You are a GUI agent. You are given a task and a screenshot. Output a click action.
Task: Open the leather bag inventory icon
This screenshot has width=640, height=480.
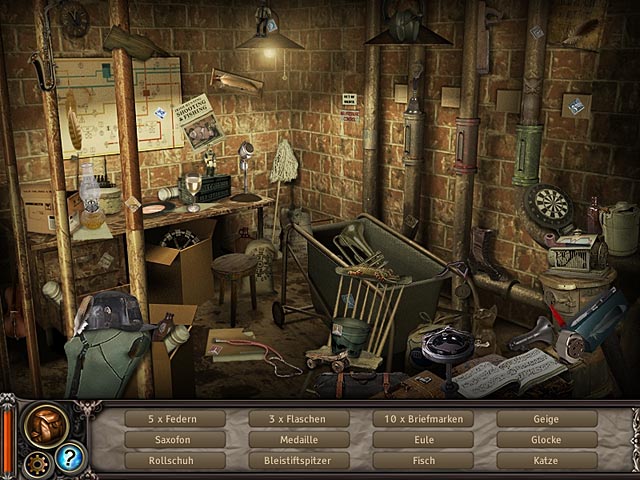pos(45,423)
